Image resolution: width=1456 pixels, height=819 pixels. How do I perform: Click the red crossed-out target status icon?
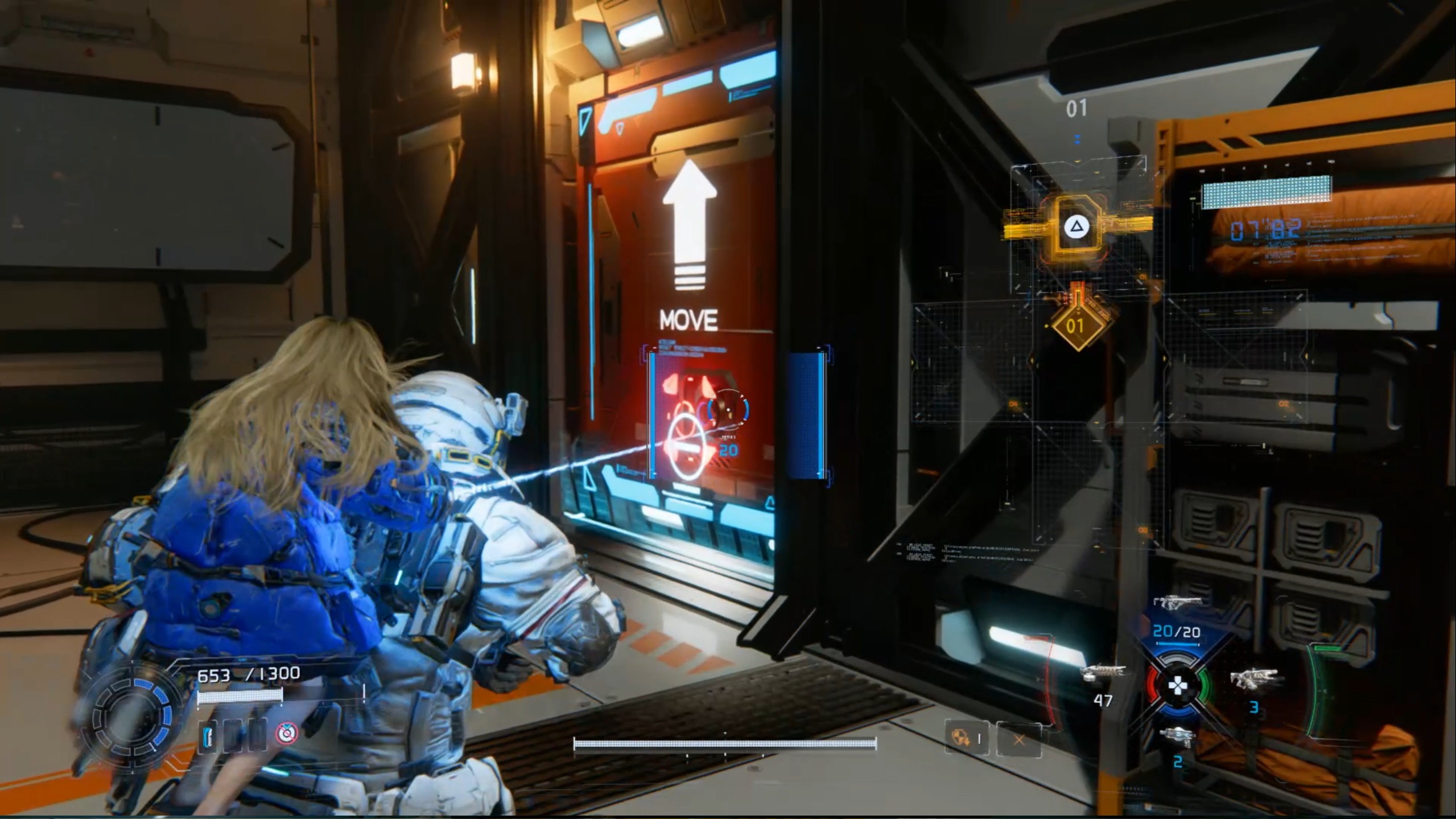[x=286, y=734]
